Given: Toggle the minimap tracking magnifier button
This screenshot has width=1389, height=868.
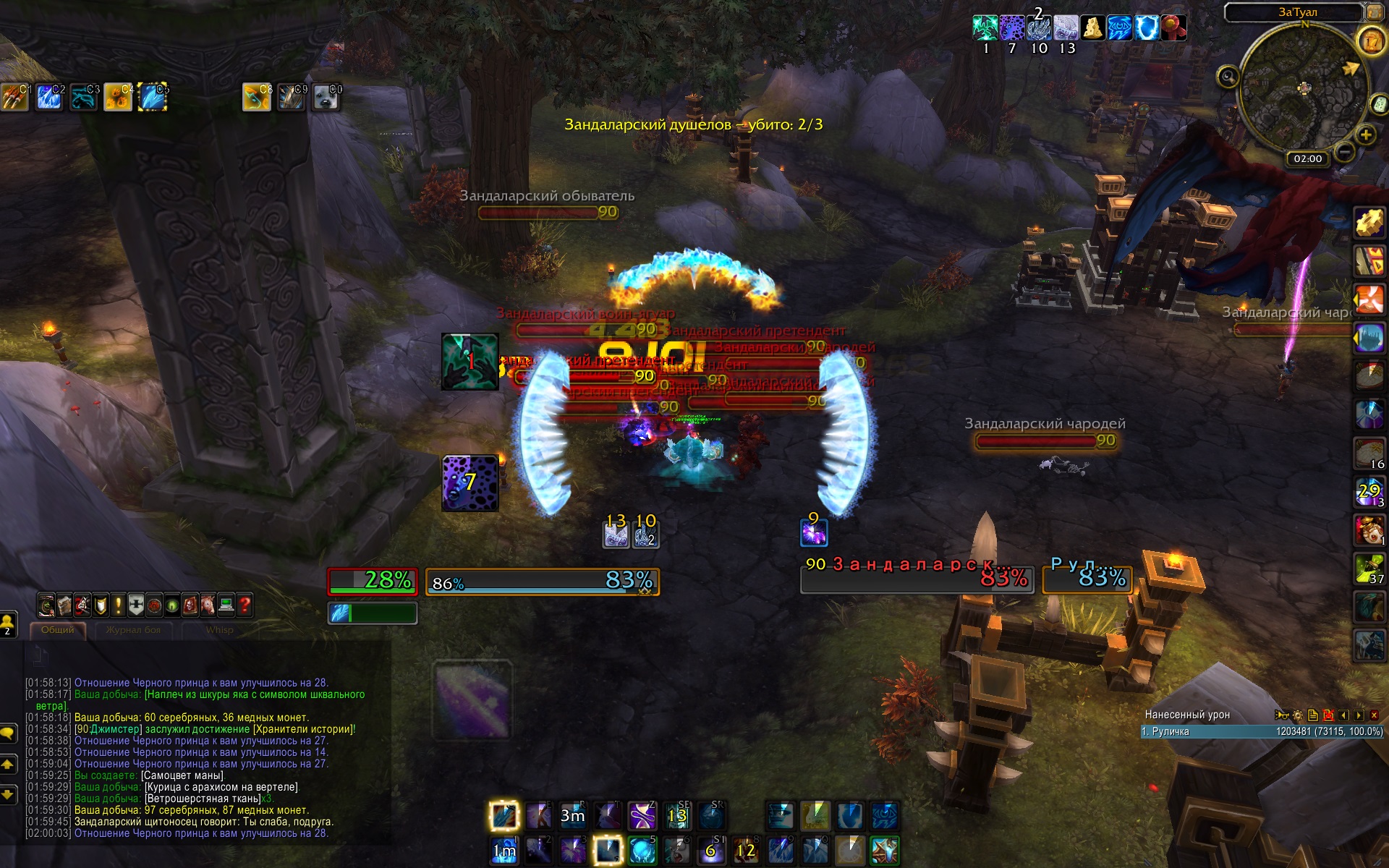Looking at the screenshot, I should tap(1228, 76).
